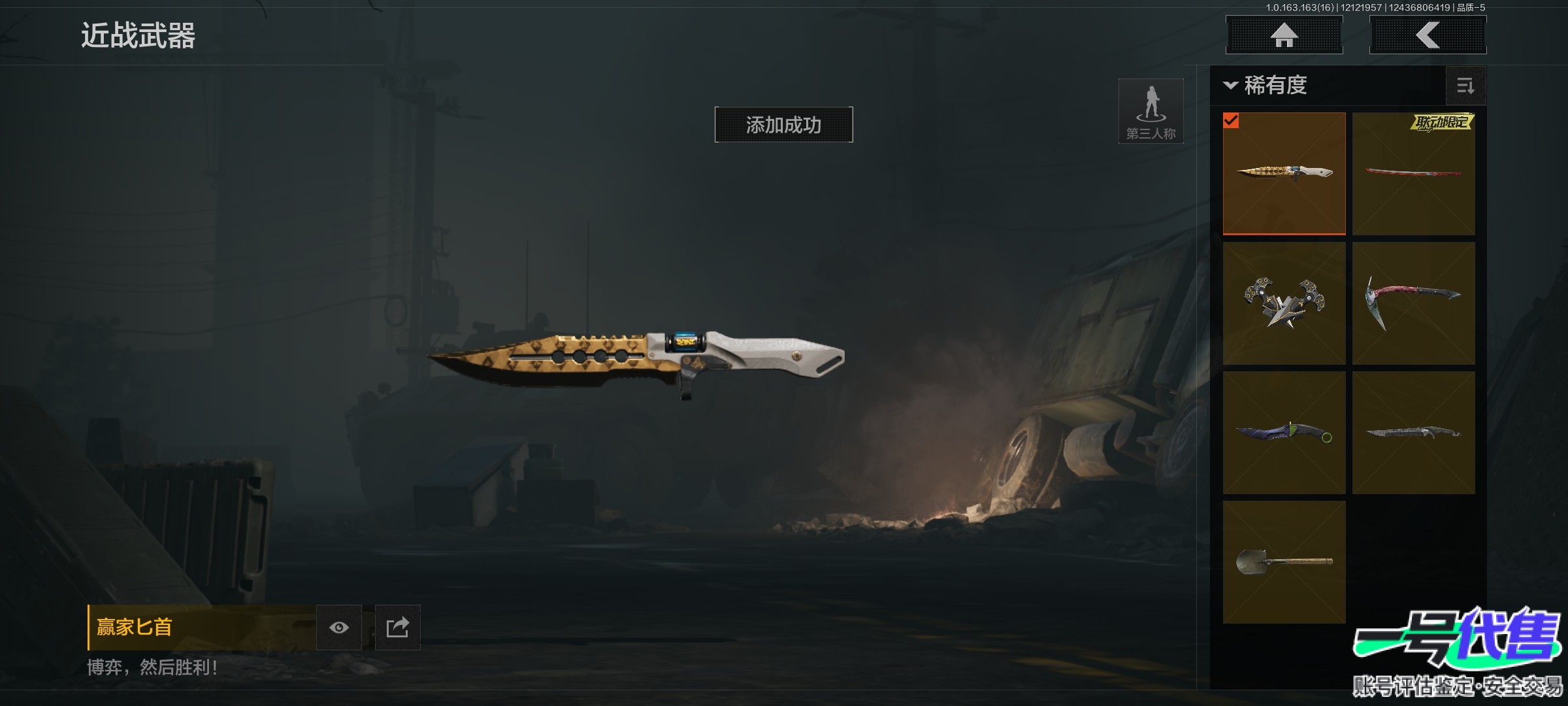Select the twin shuriken blades skin

tap(1284, 303)
